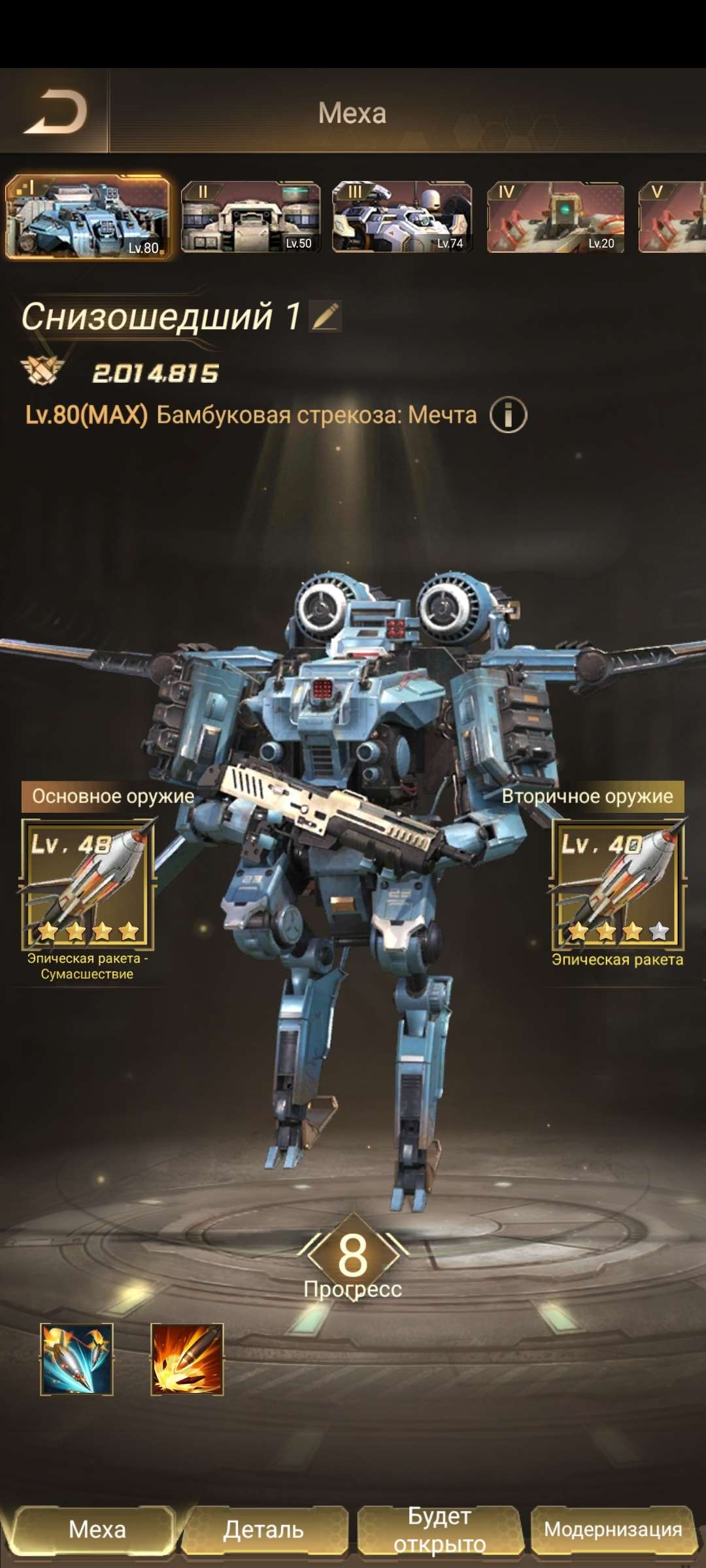View the blue rocket skill icon
The width and height of the screenshot is (706, 1568).
pos(76,1360)
